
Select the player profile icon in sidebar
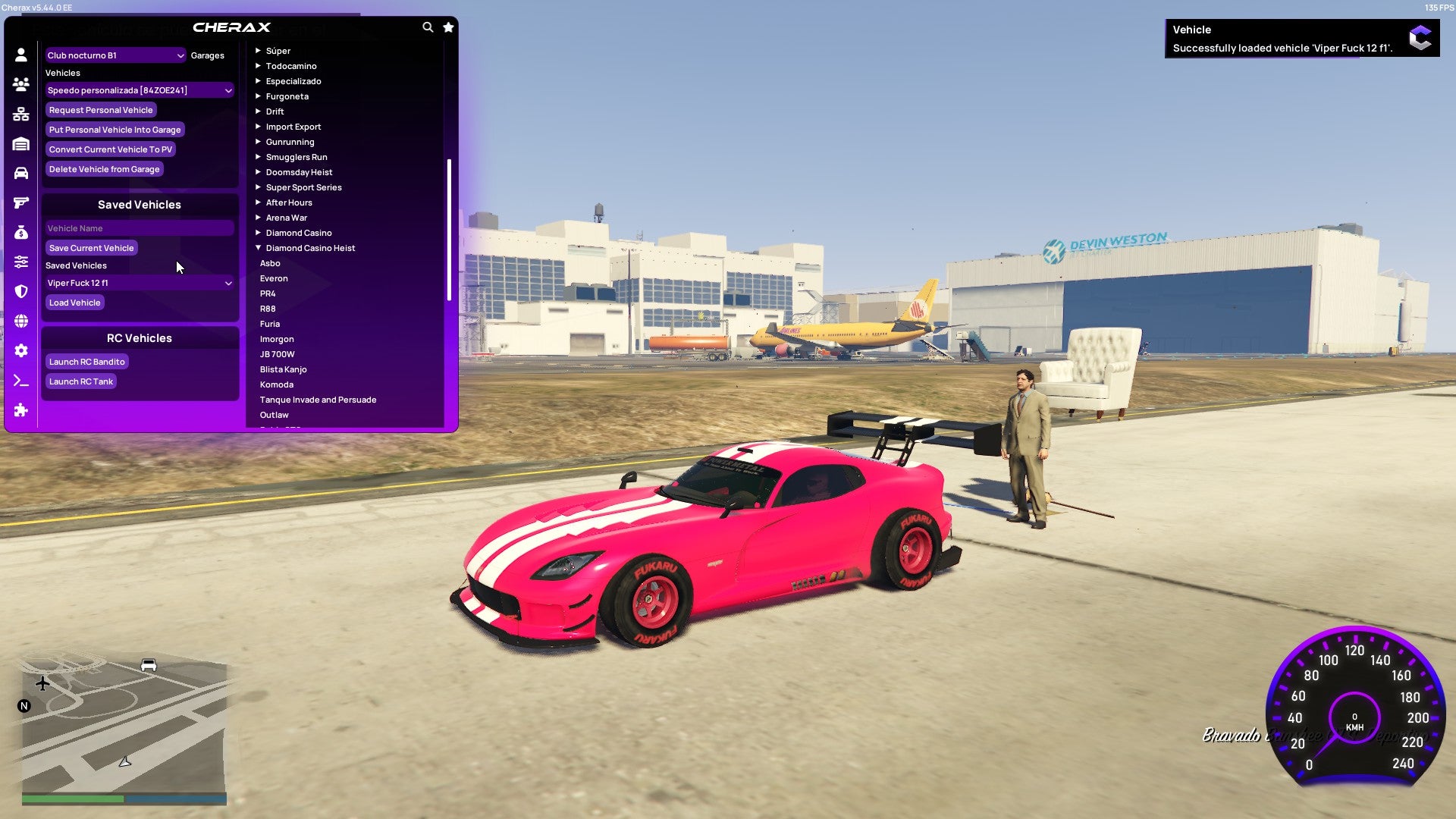point(20,55)
